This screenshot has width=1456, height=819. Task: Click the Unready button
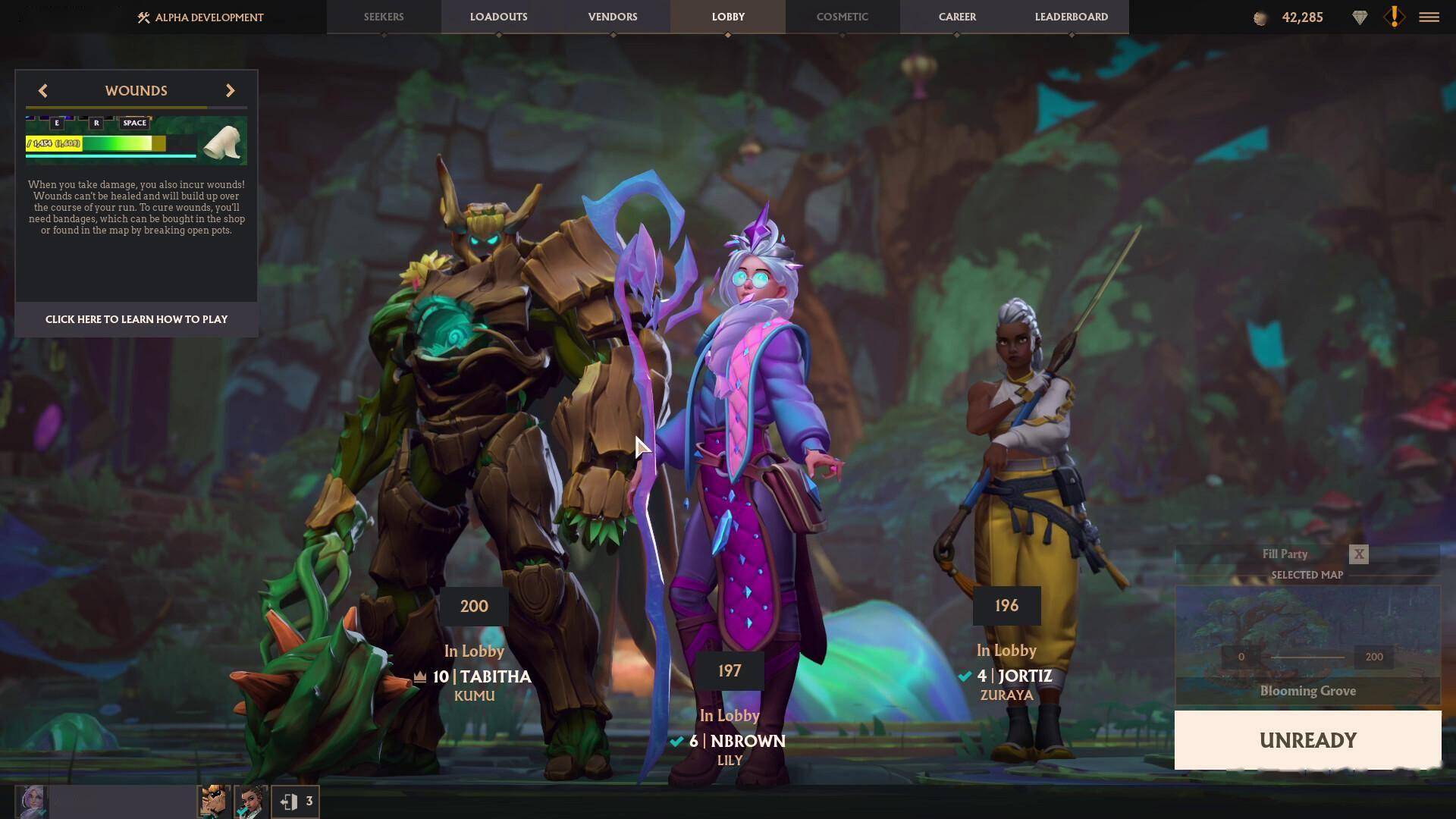coord(1307,740)
